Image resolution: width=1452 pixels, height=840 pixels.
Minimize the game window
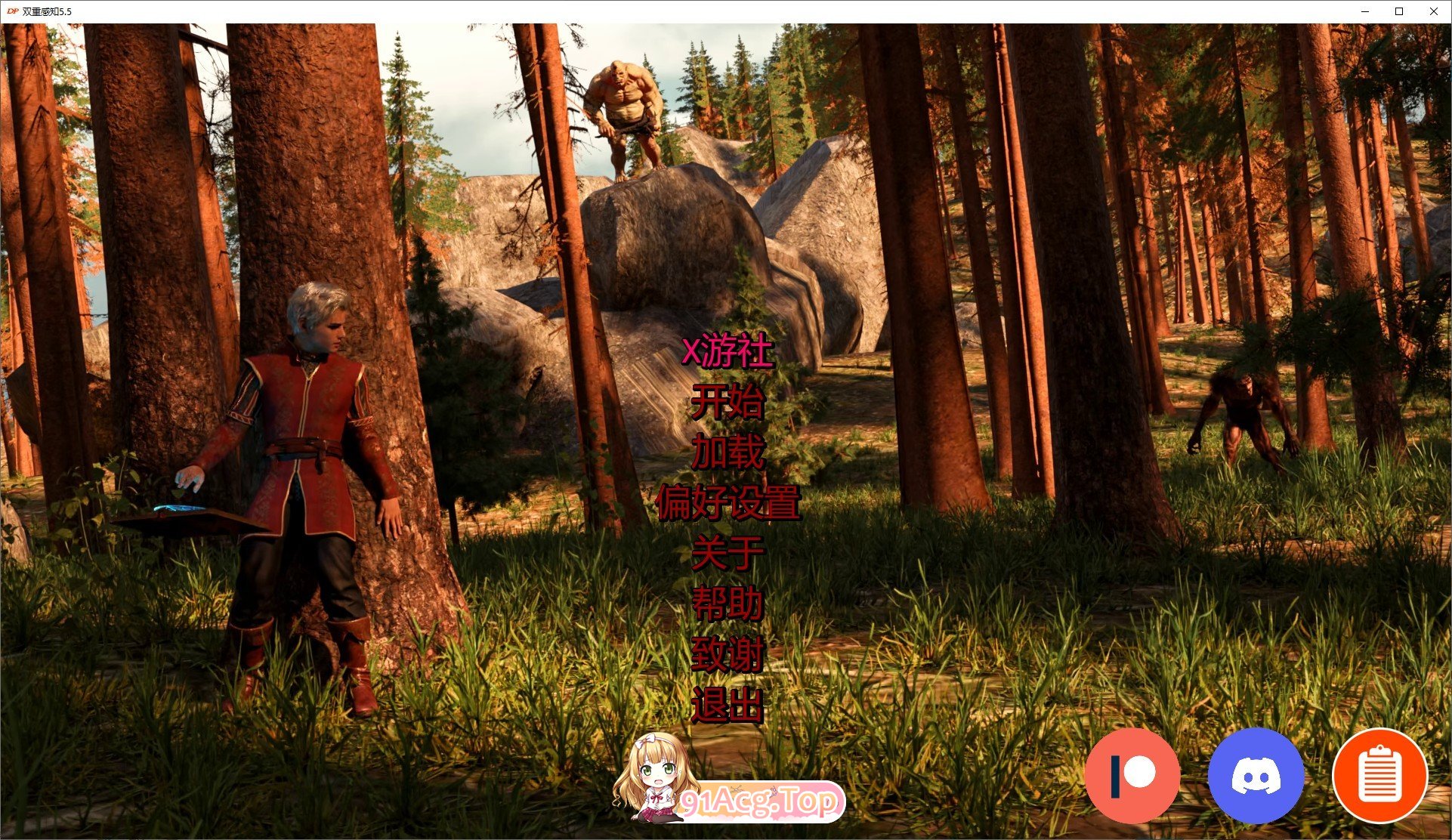point(1366,11)
